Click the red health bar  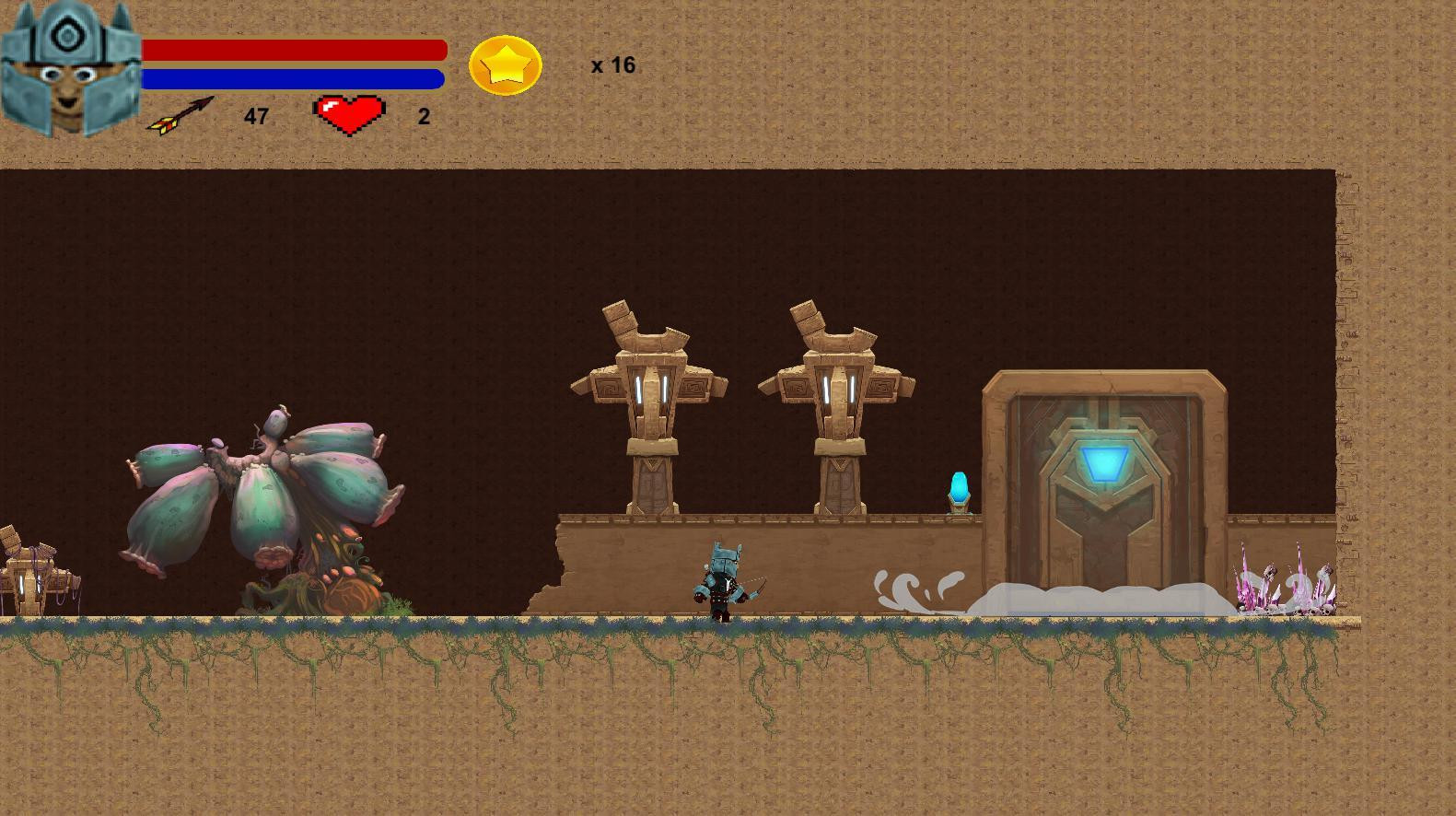[295, 50]
